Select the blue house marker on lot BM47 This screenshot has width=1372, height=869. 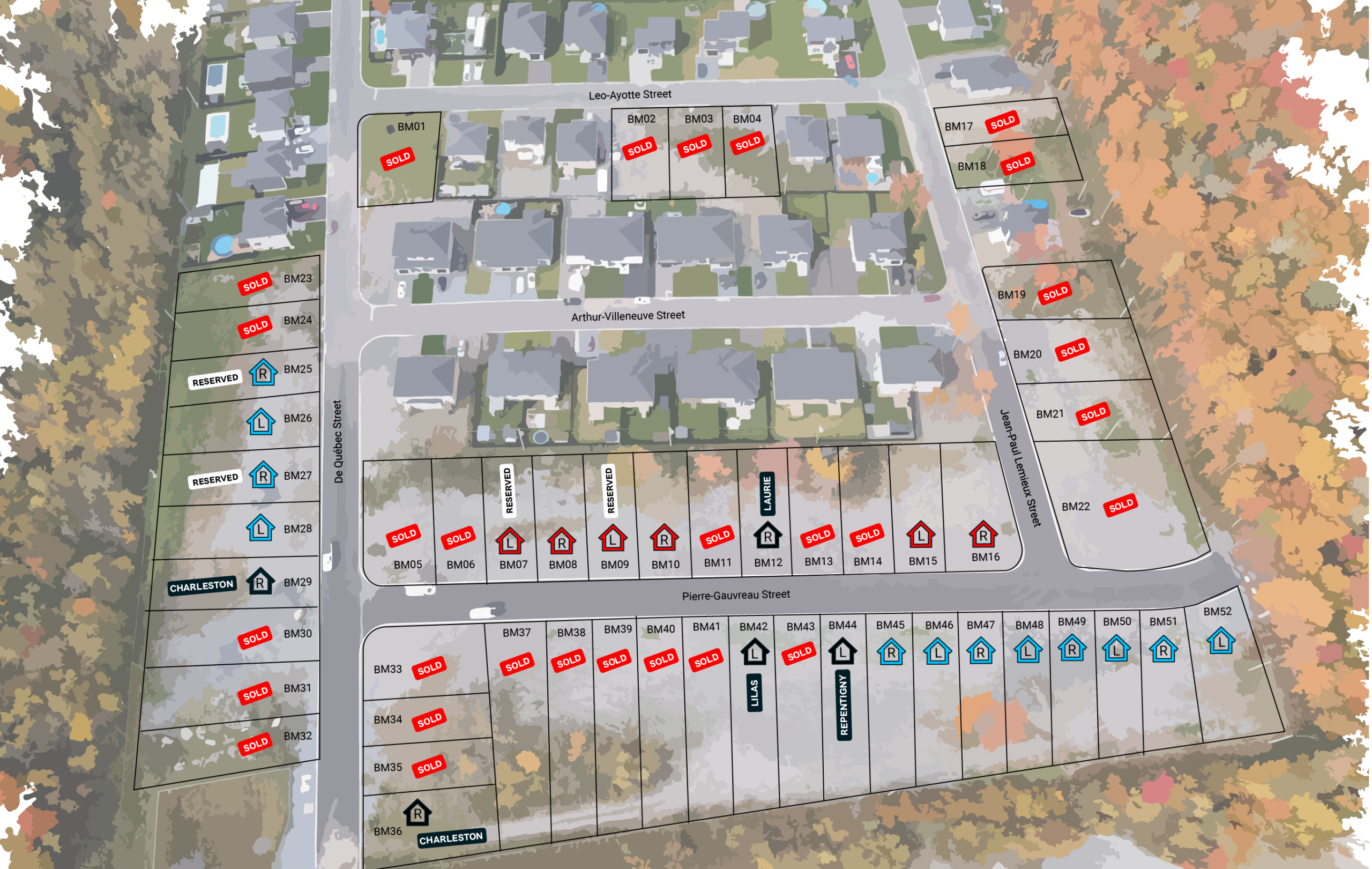pyautogui.click(x=981, y=651)
